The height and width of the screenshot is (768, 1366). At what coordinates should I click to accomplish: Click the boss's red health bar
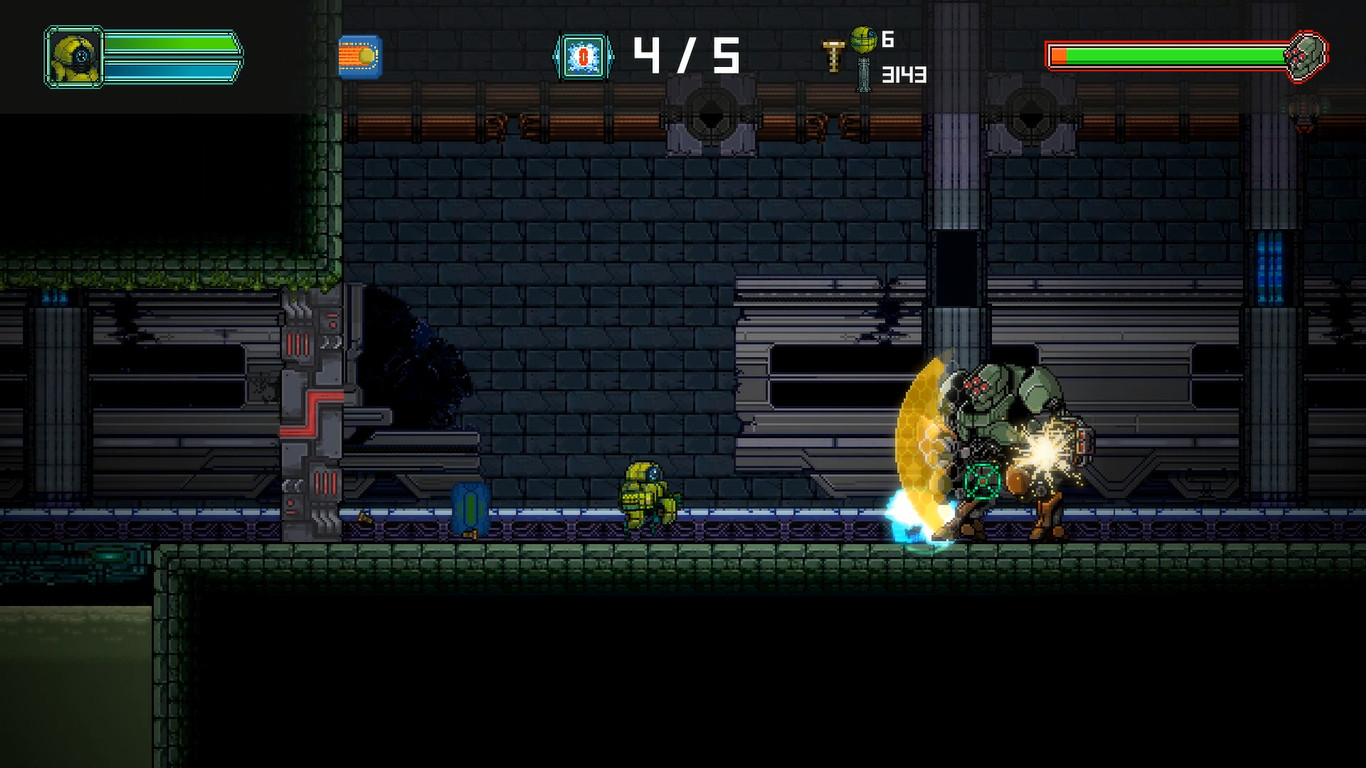coord(1165,57)
